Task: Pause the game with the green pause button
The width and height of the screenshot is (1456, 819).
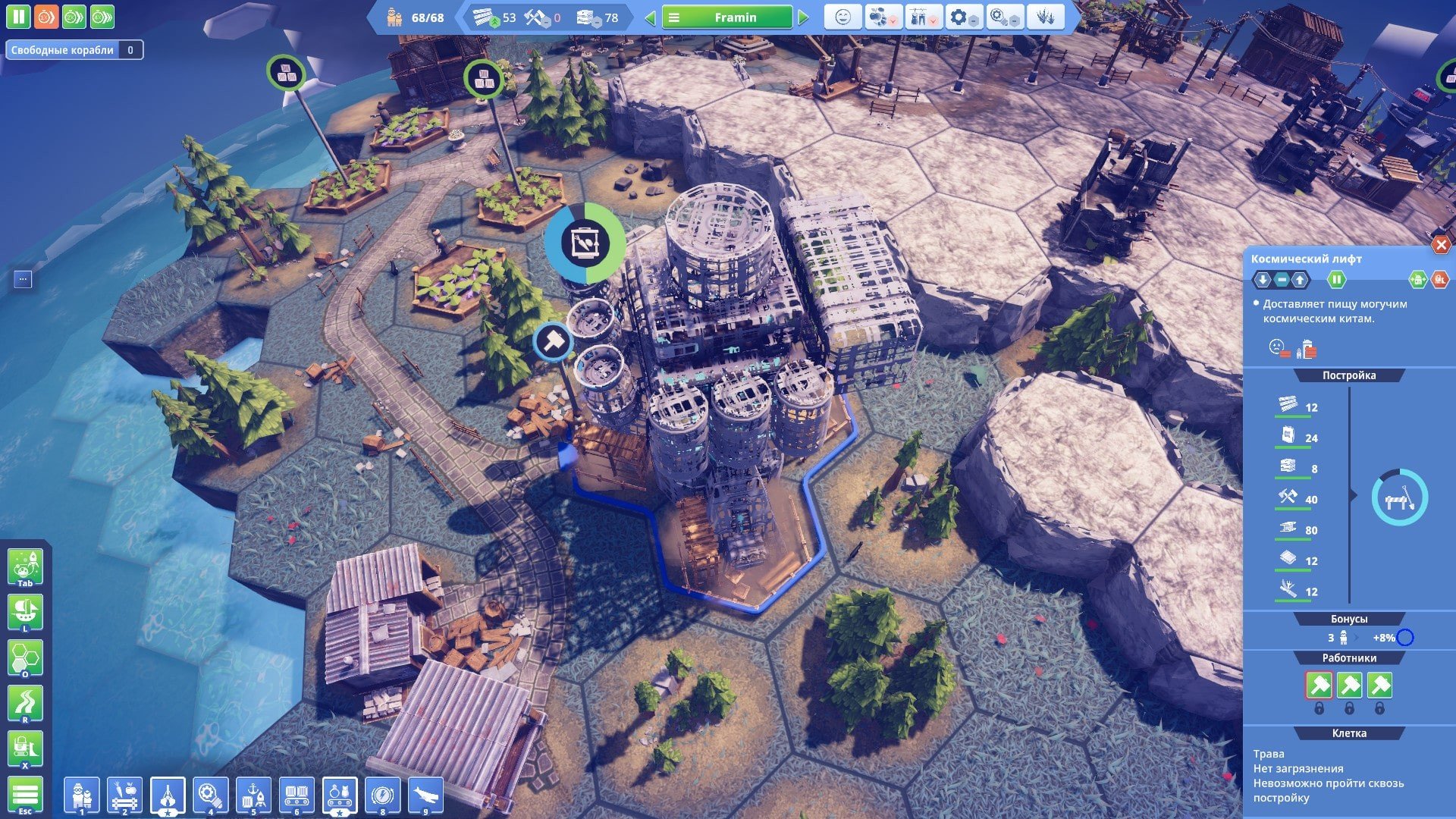Action: 18,17
